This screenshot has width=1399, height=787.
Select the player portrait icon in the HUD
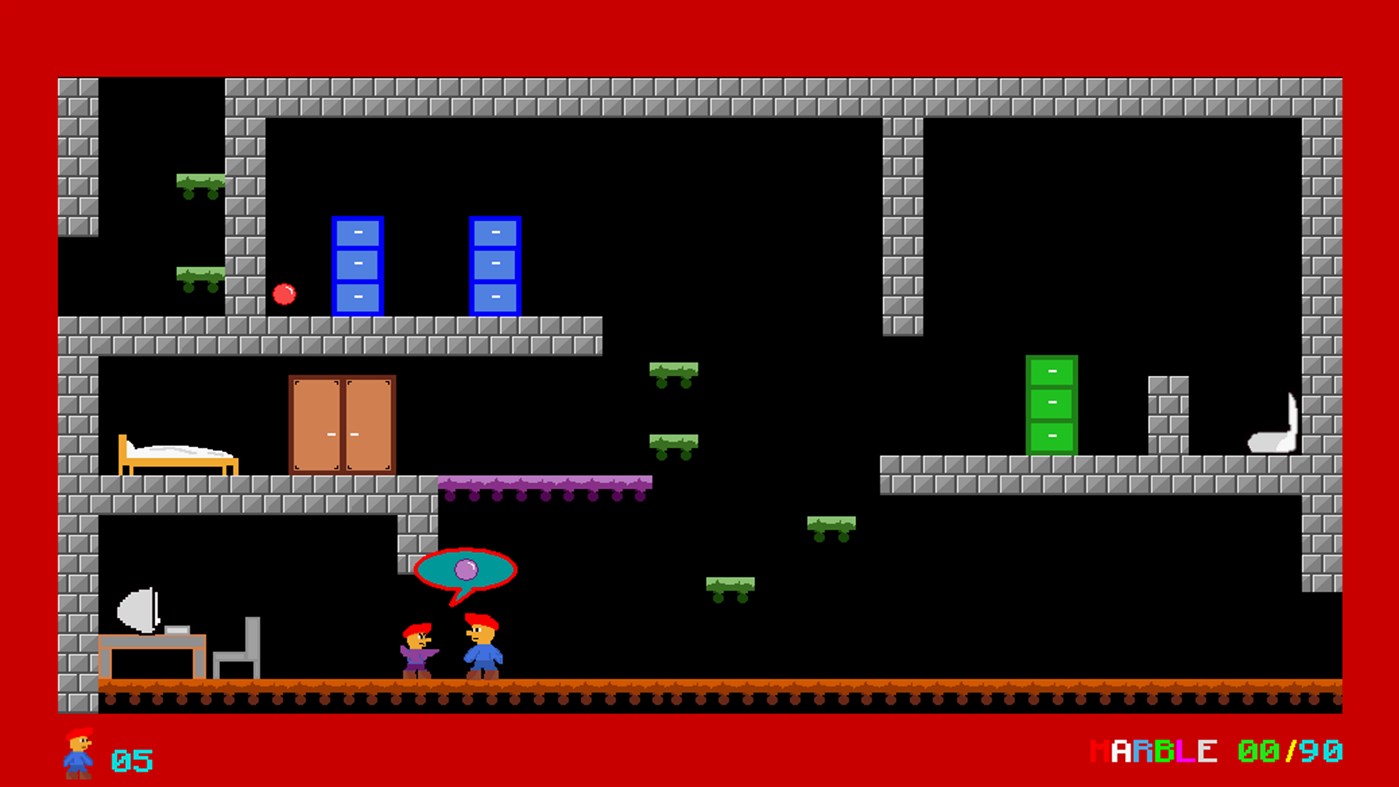pos(78,753)
